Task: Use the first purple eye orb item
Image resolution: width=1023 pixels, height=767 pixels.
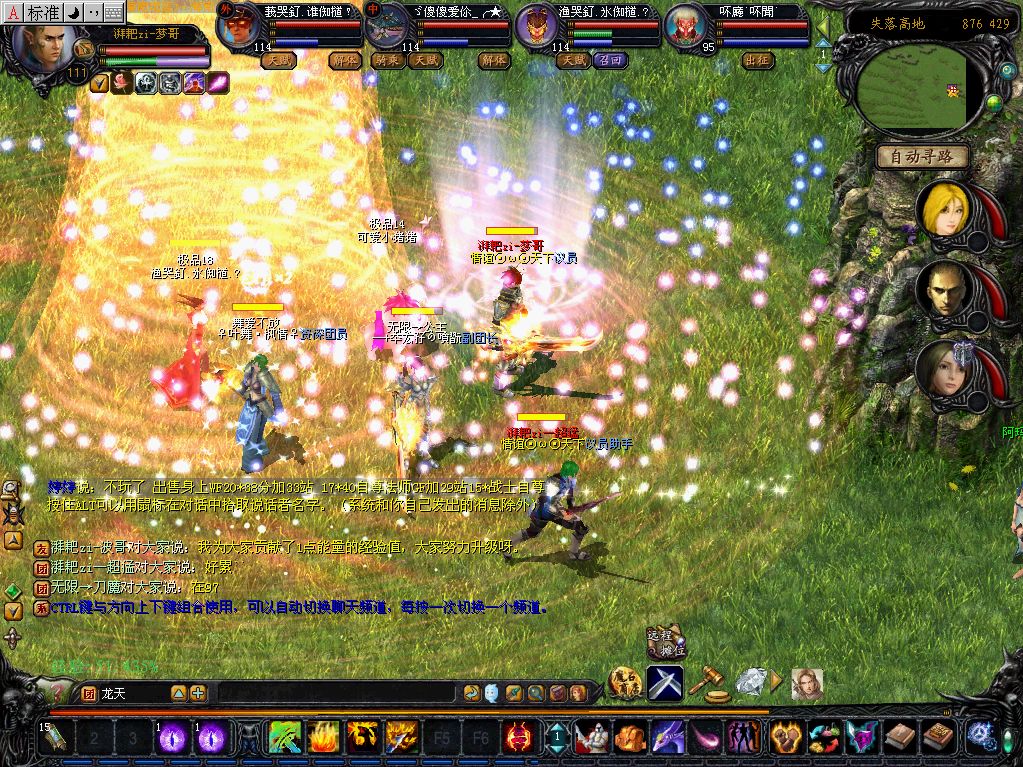Action: (x=172, y=738)
